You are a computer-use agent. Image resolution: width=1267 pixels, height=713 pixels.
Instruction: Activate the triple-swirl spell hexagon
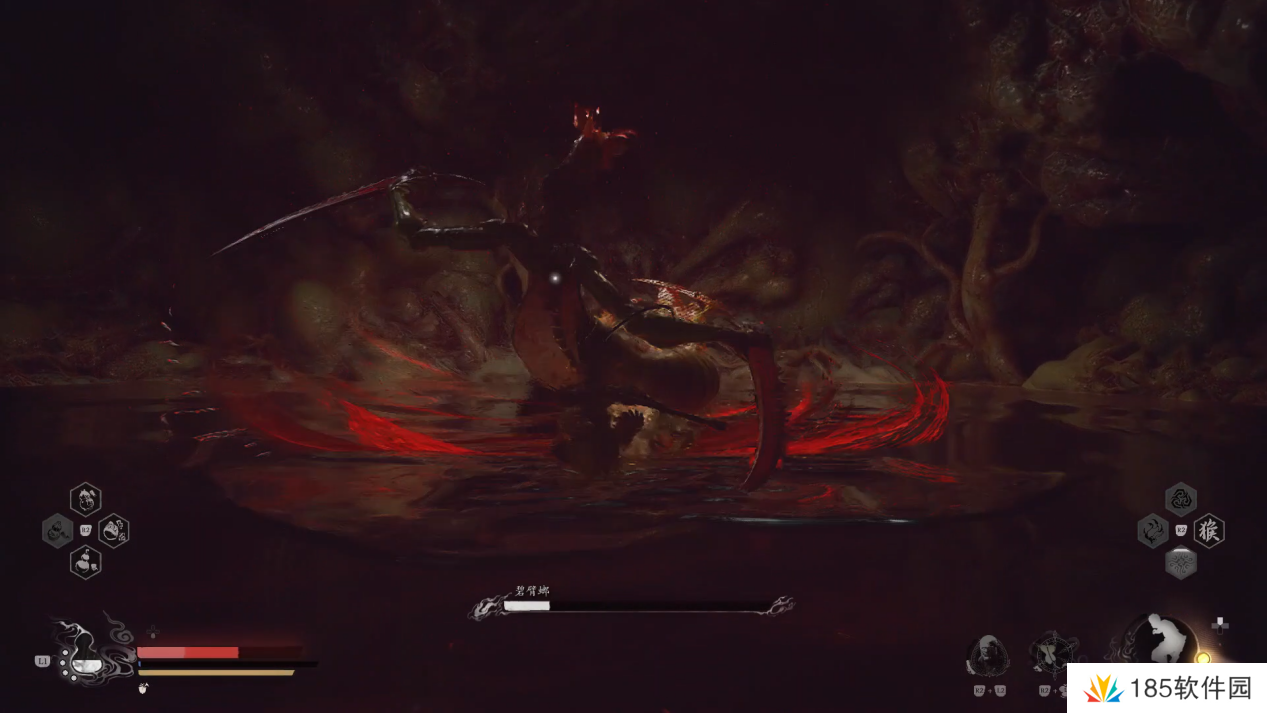pyautogui.click(x=1181, y=498)
